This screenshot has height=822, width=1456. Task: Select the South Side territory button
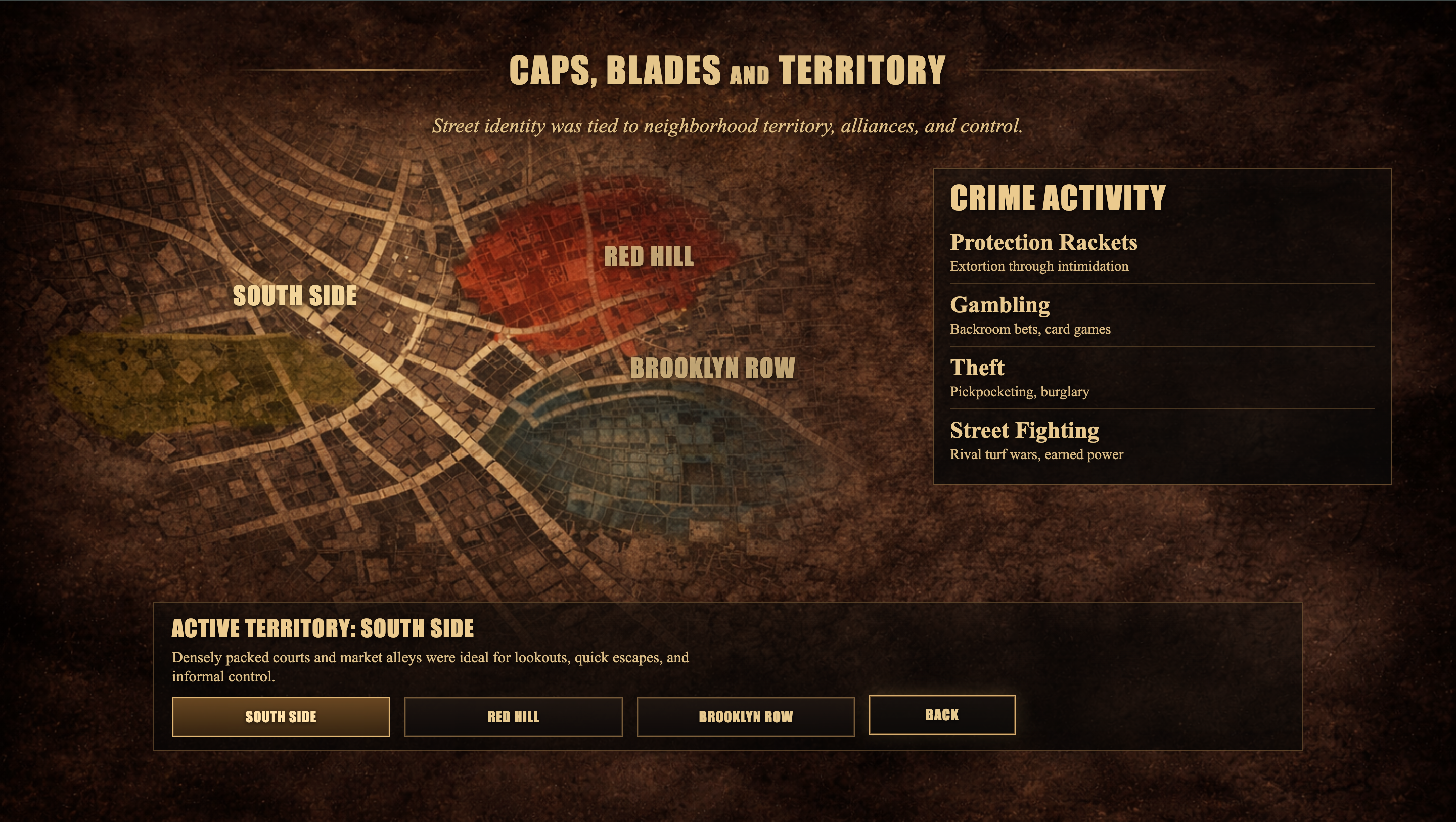click(281, 716)
